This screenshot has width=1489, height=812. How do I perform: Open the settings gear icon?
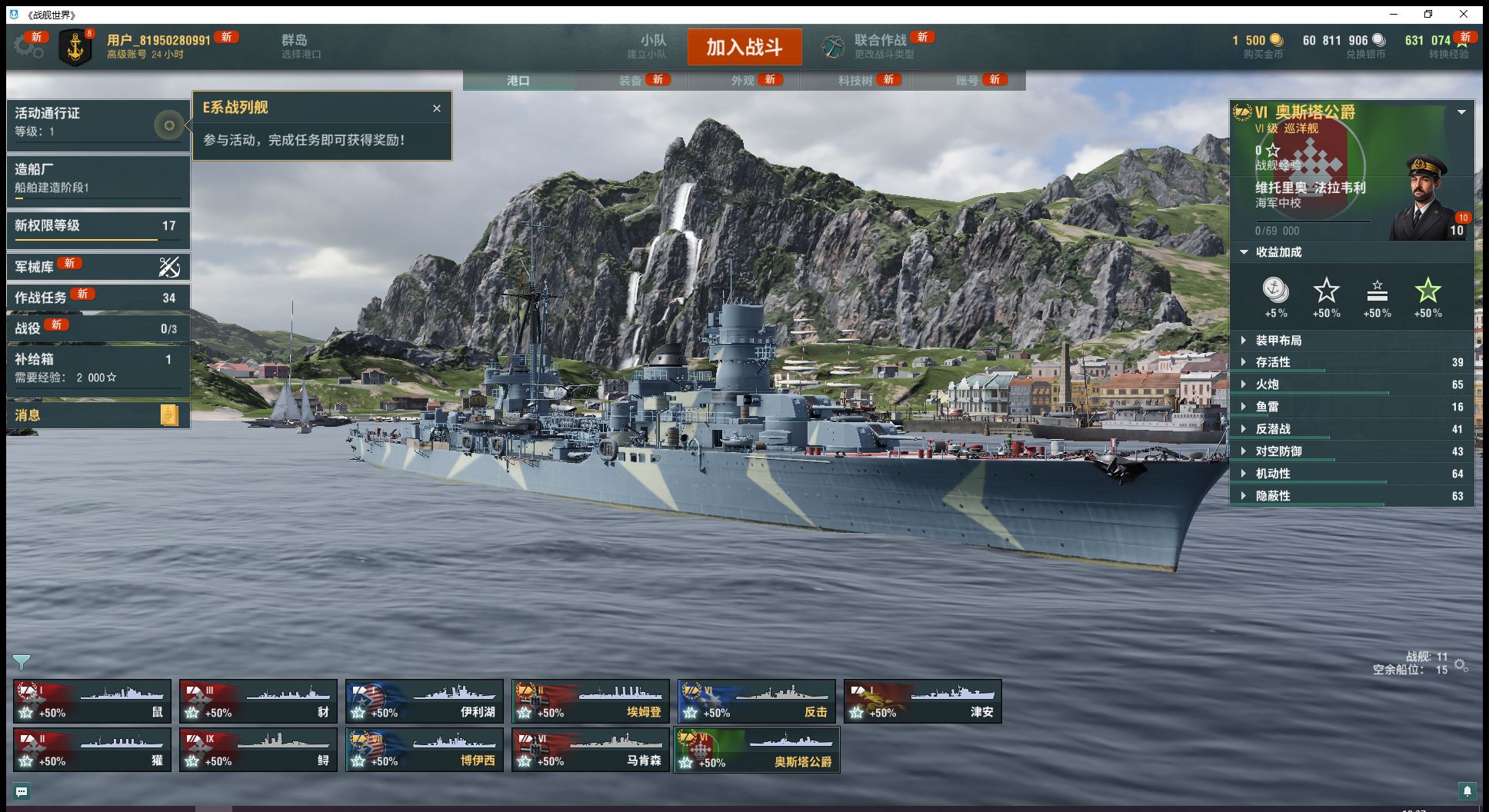(x=28, y=47)
